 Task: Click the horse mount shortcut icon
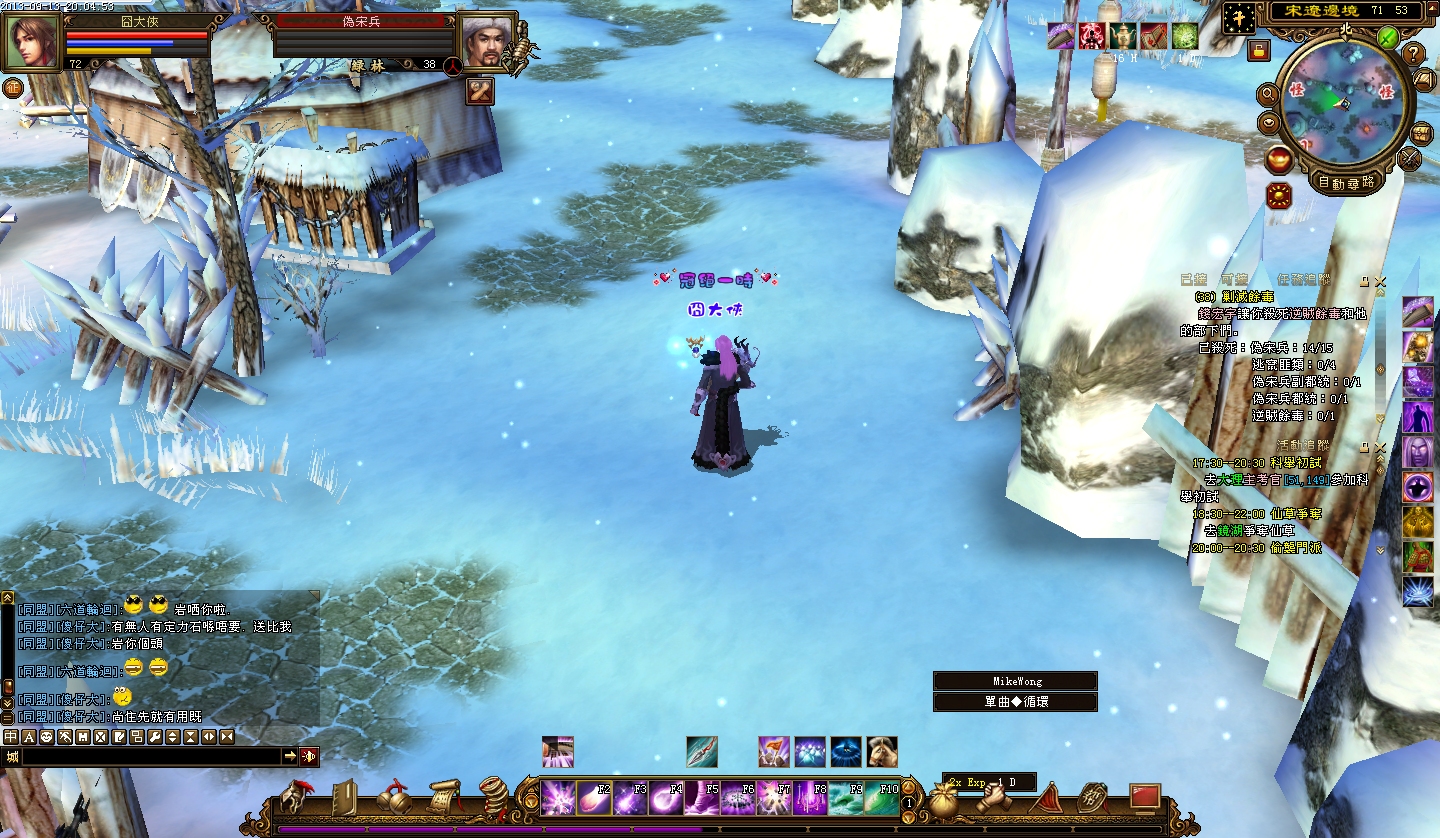click(x=882, y=751)
